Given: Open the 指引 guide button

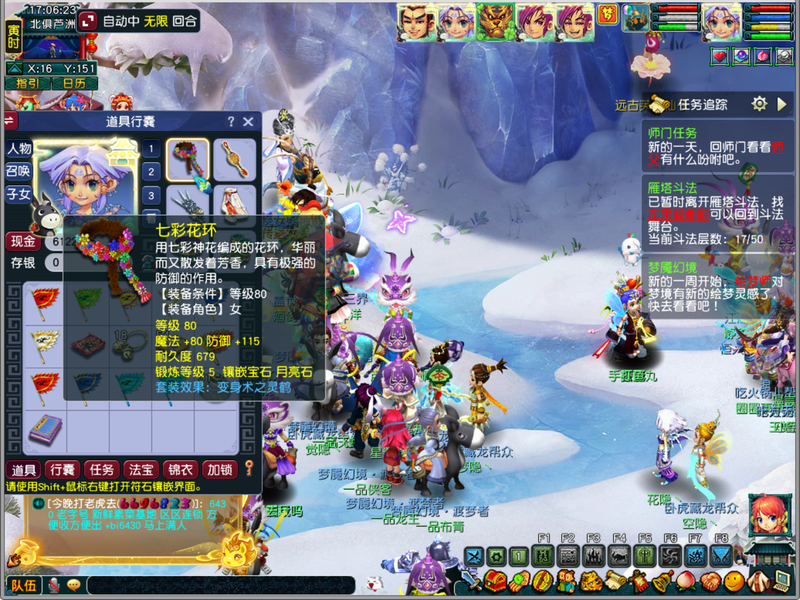Looking at the screenshot, I should [x=28, y=84].
